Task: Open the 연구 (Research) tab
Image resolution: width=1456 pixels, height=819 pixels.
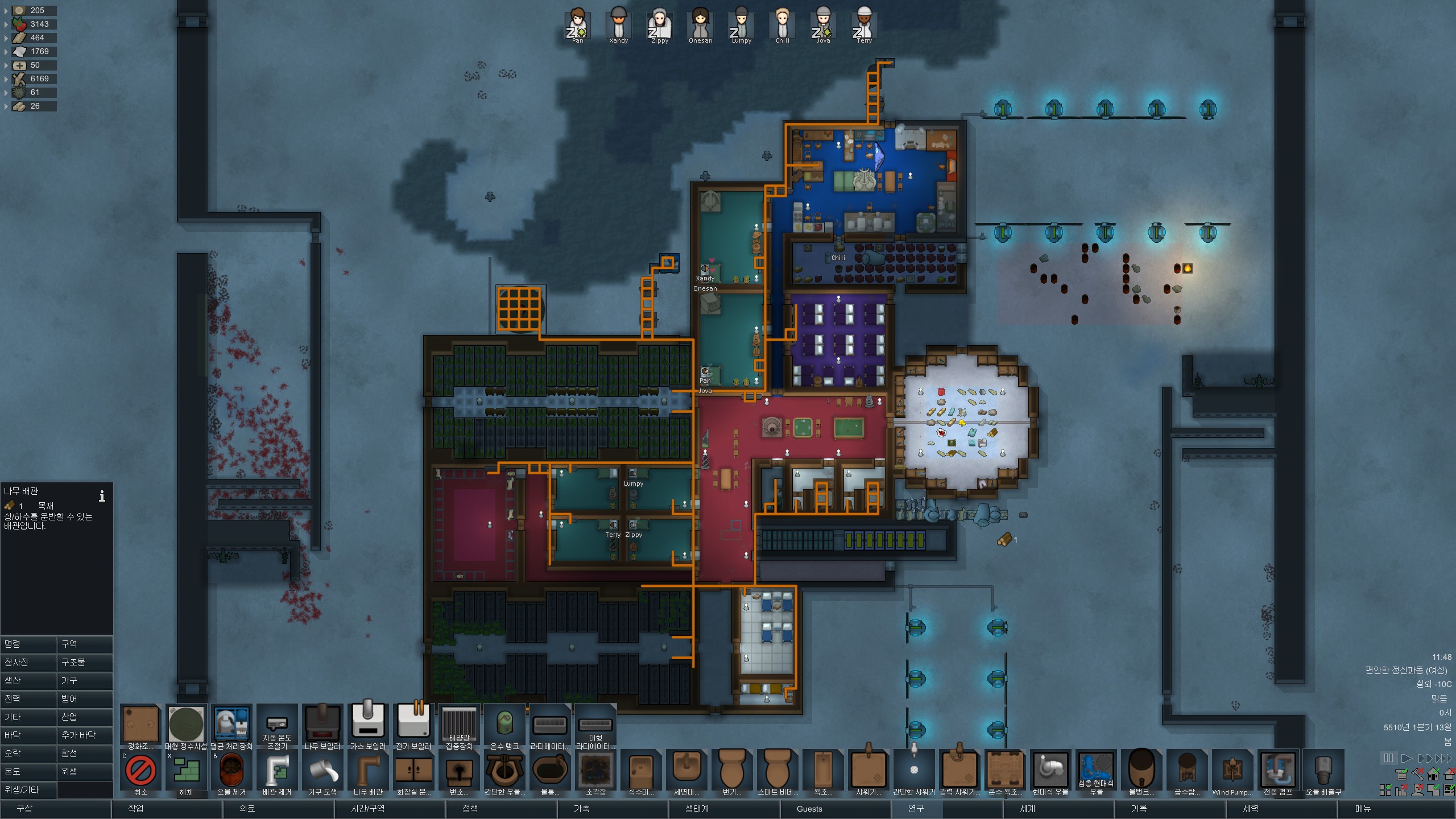Action: 916,808
